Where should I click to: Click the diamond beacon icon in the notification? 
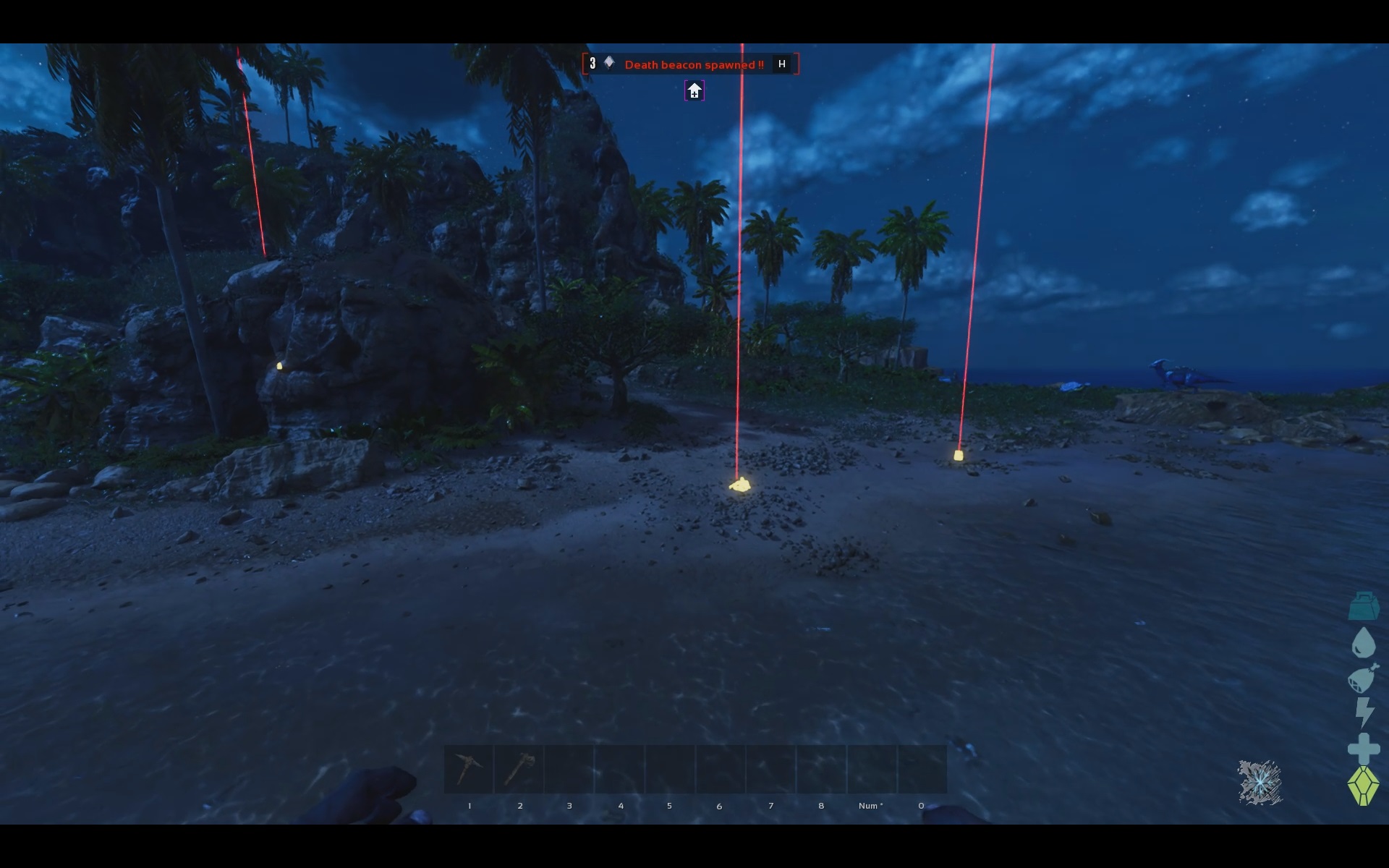click(608, 62)
